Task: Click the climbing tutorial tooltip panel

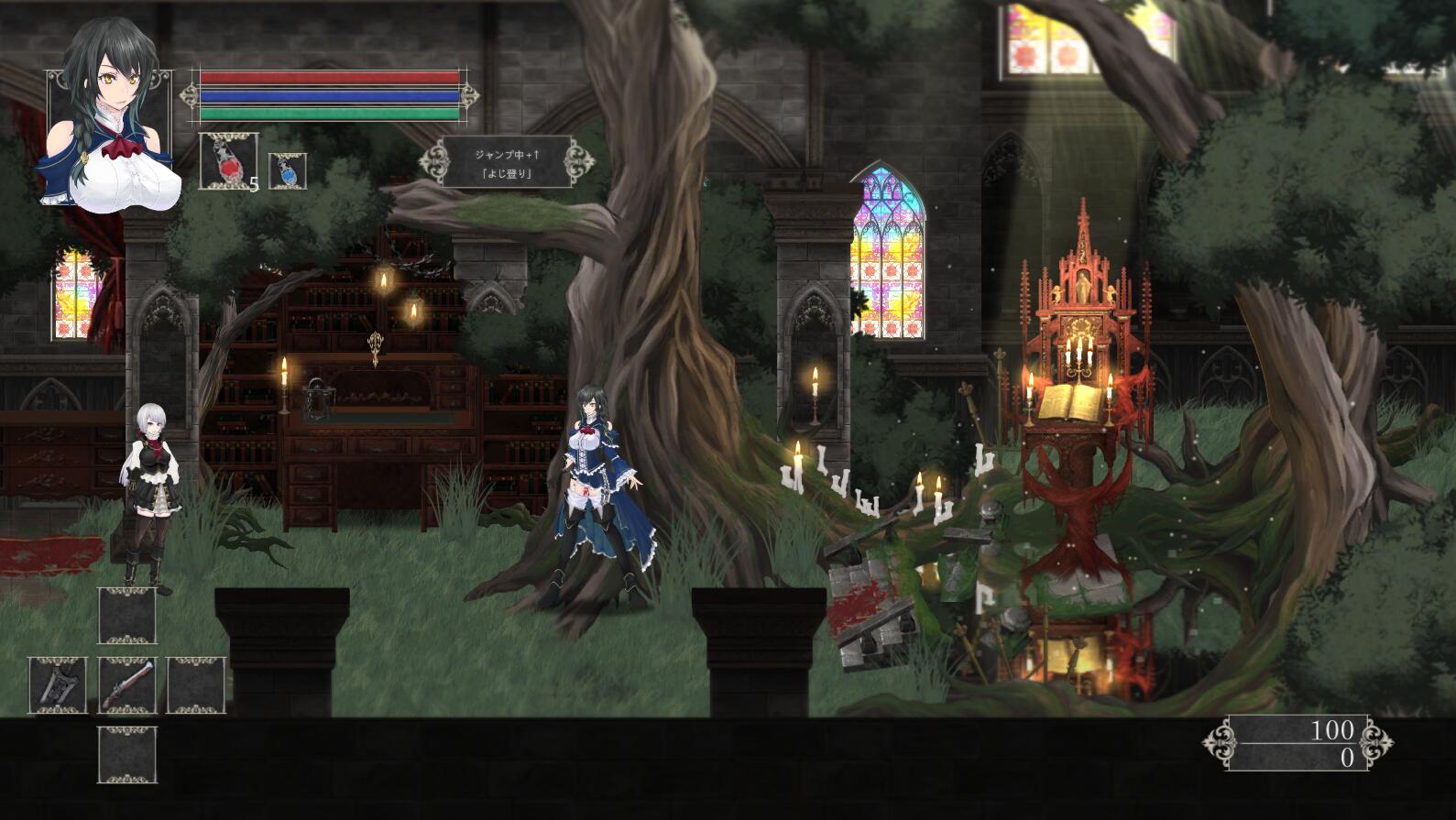Action: [x=505, y=163]
